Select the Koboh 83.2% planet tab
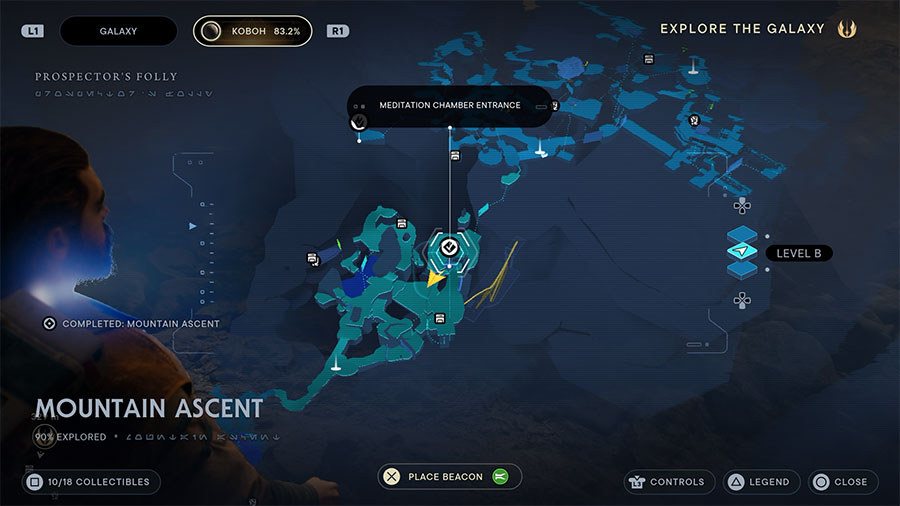The width and height of the screenshot is (900, 506). point(252,31)
